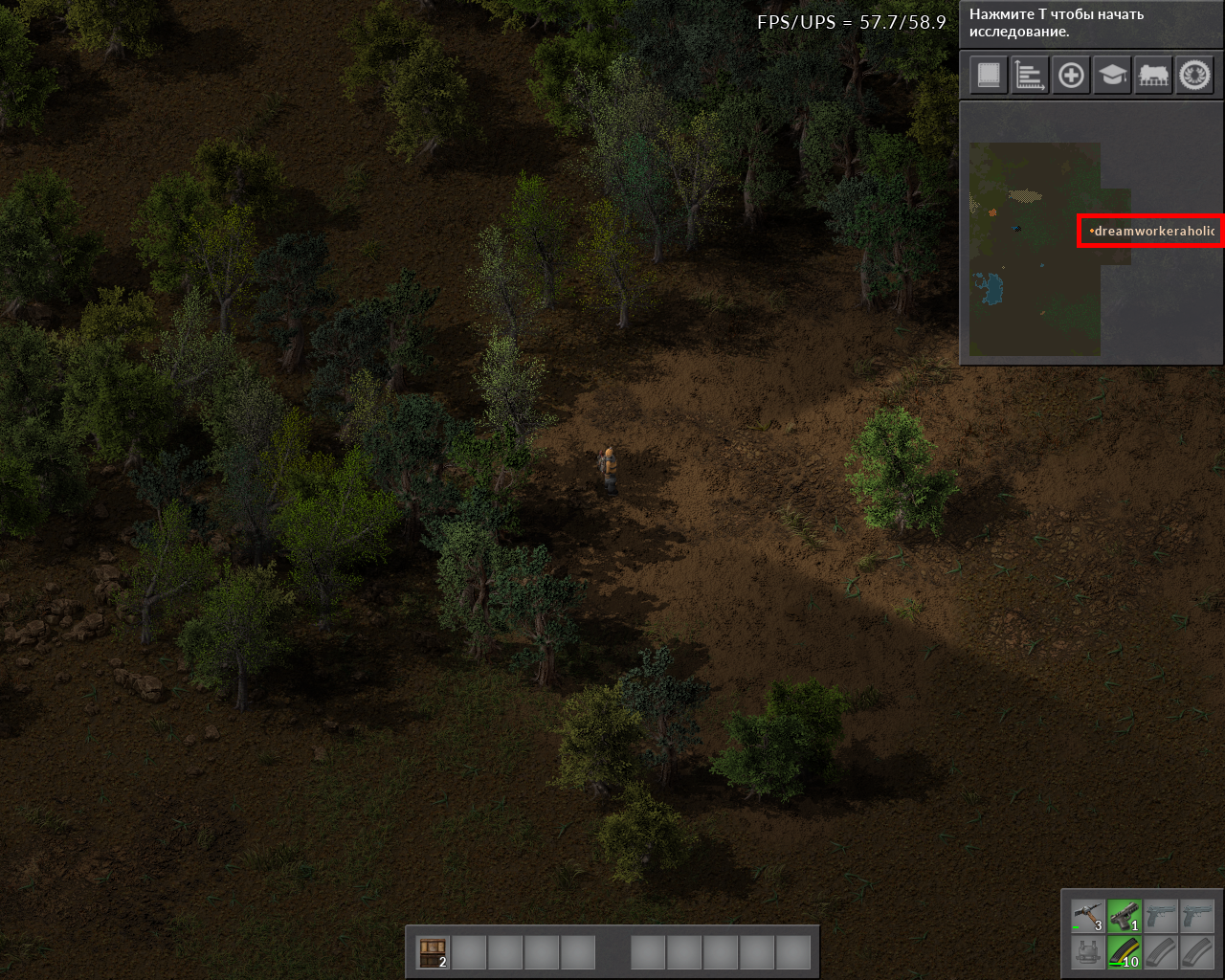Click the gear wreath achievements button
The height and width of the screenshot is (980, 1225).
tap(1194, 75)
